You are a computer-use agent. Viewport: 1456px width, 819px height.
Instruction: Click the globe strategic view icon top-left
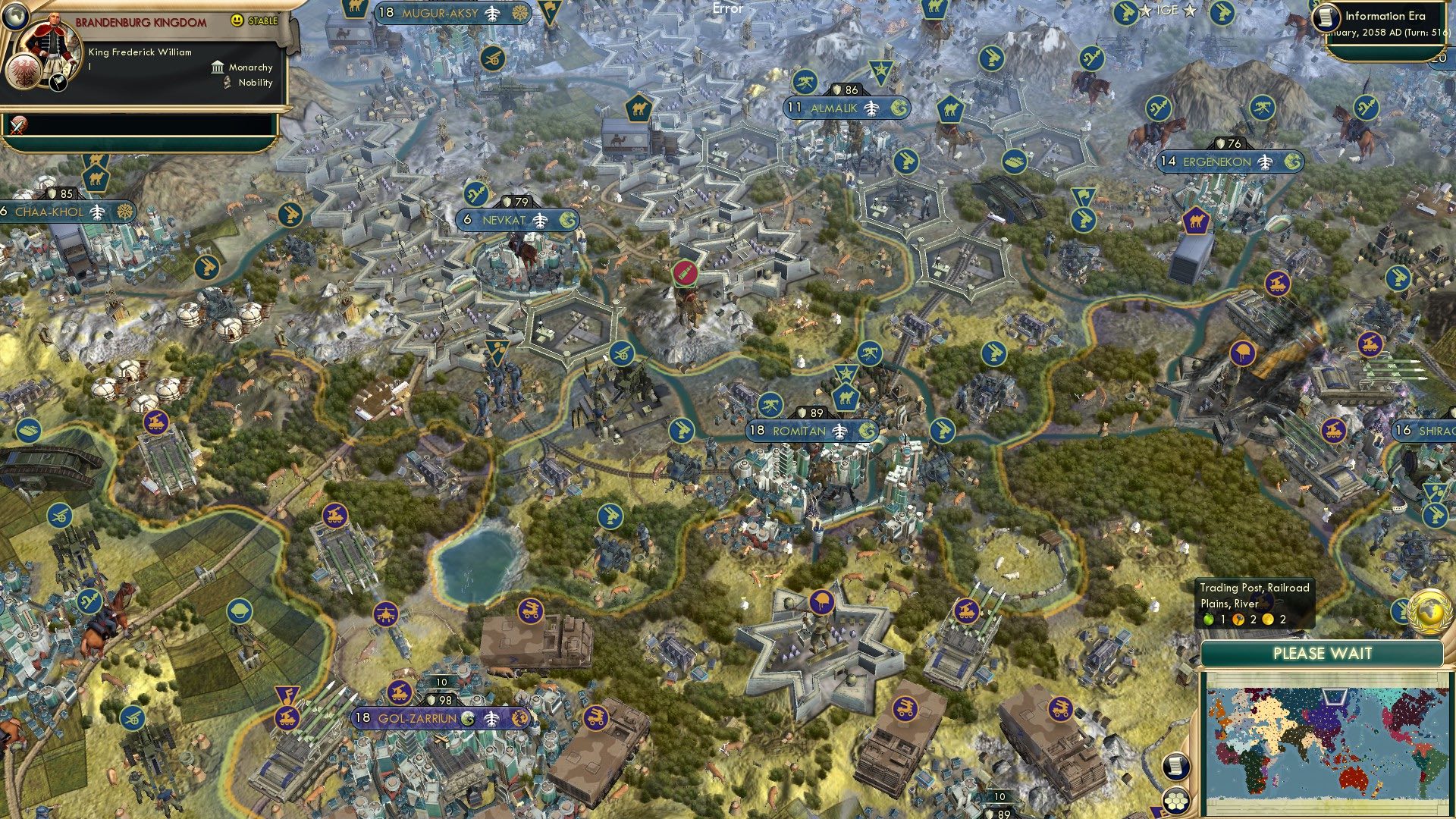[x=17, y=16]
